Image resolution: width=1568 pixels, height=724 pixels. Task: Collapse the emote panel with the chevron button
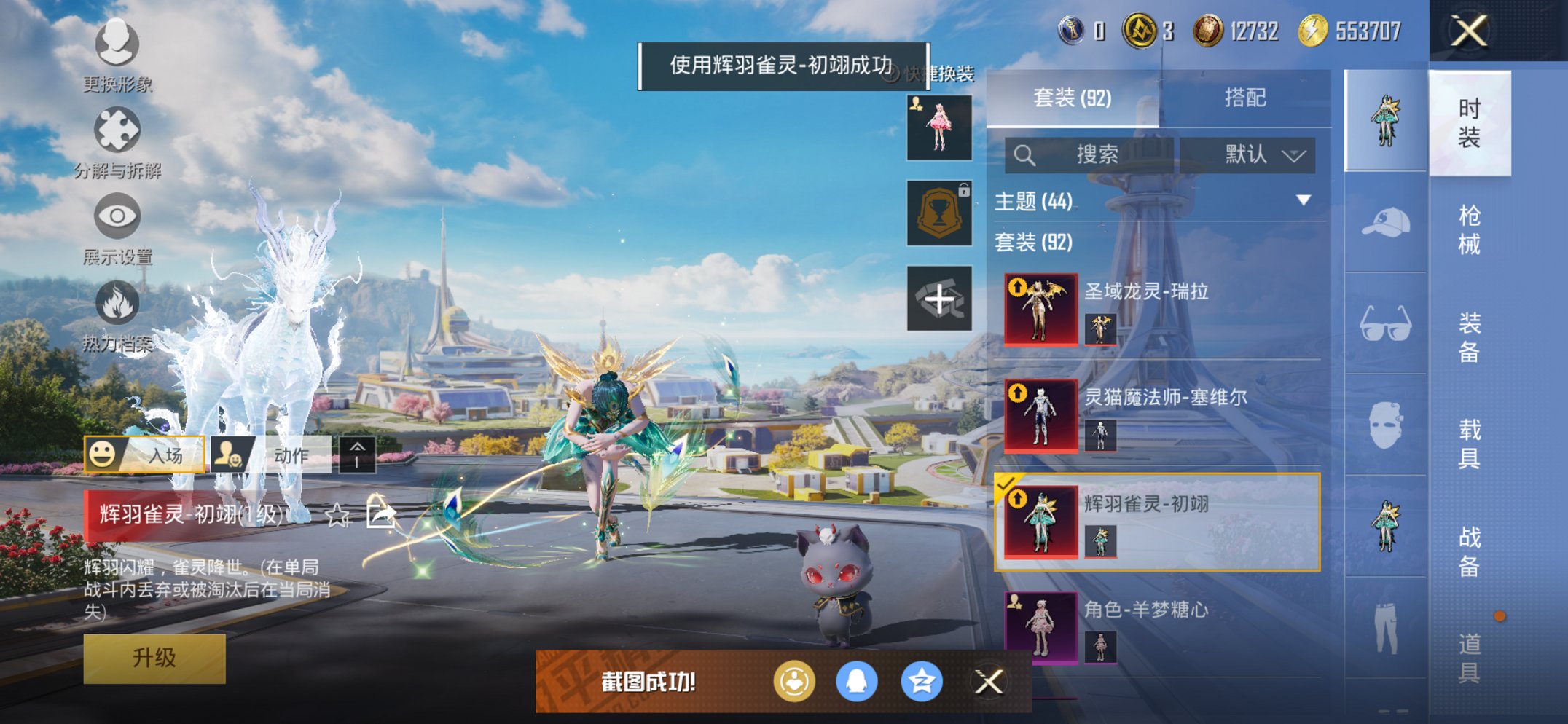point(356,455)
